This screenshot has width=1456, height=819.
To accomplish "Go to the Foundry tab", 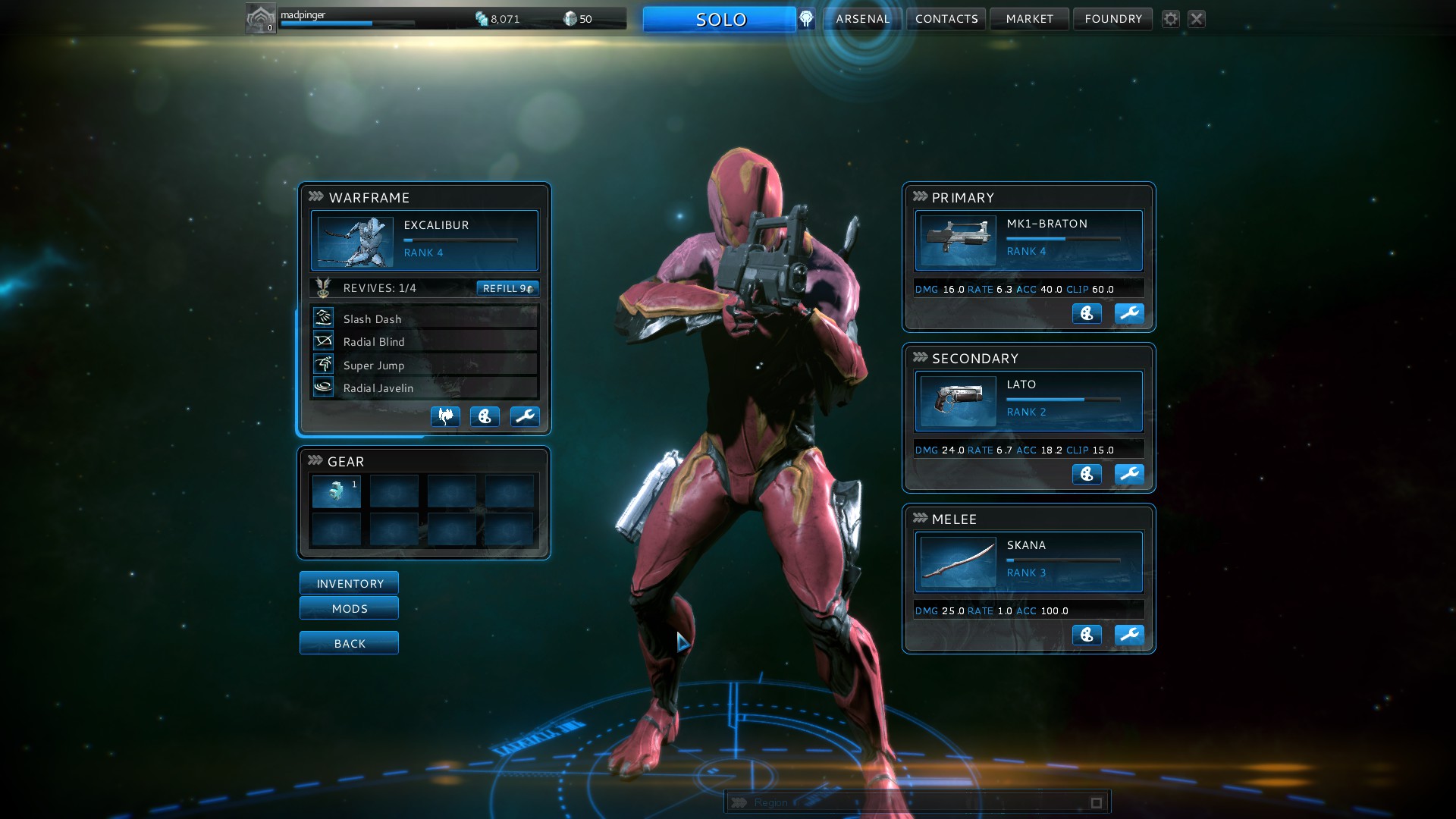I will point(1112,19).
